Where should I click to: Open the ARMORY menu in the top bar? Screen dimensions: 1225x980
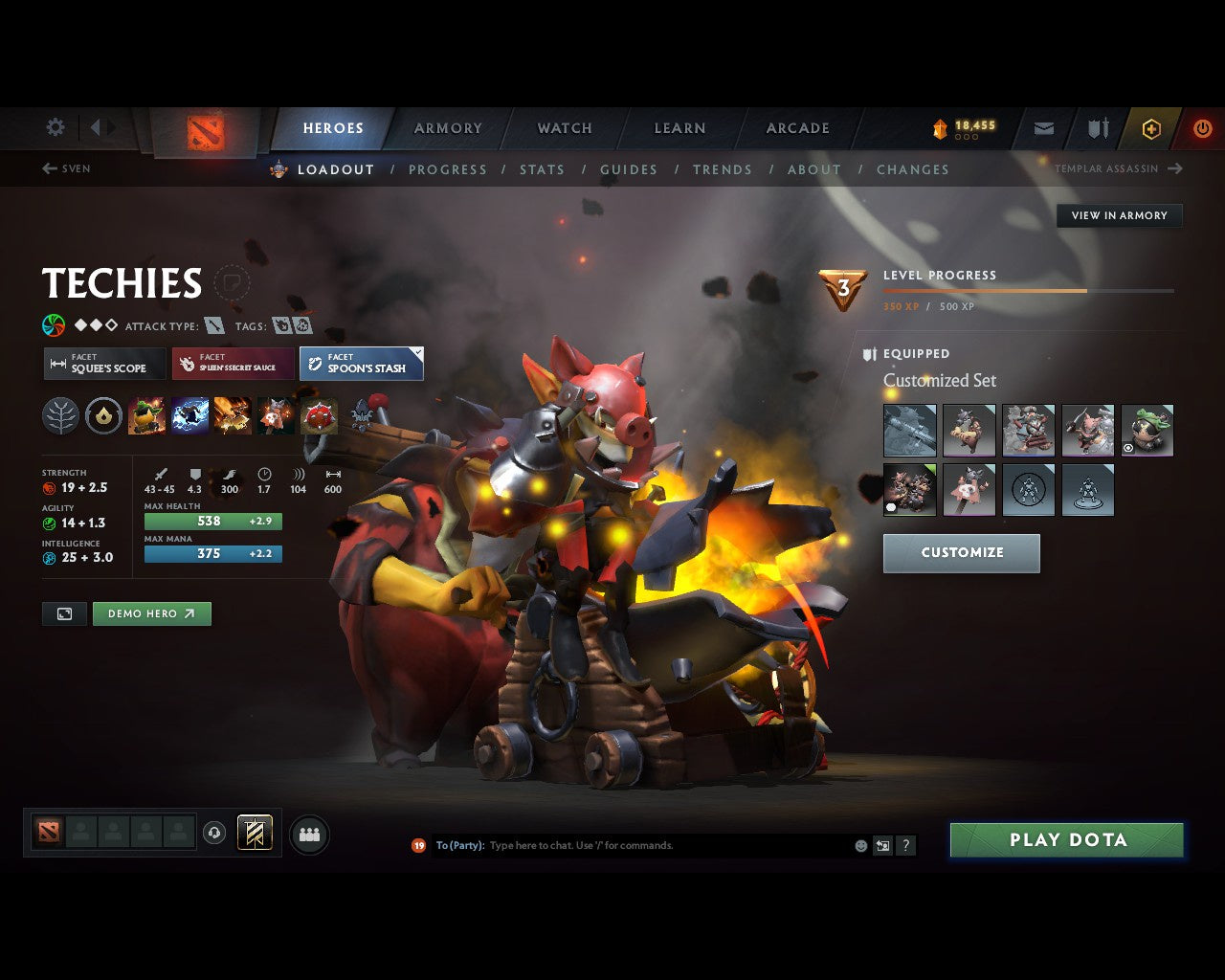click(448, 127)
